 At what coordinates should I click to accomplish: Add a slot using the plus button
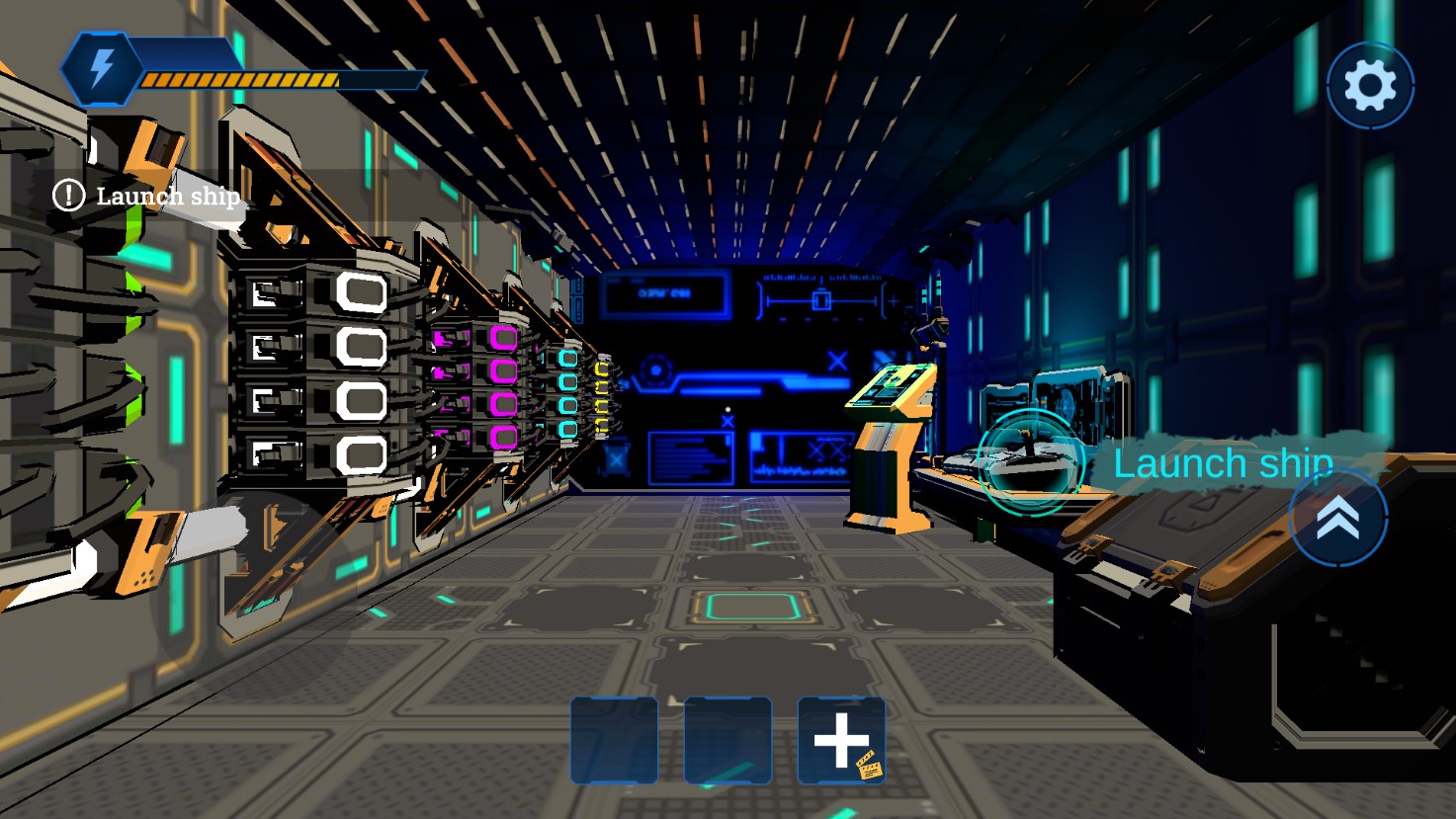840,741
